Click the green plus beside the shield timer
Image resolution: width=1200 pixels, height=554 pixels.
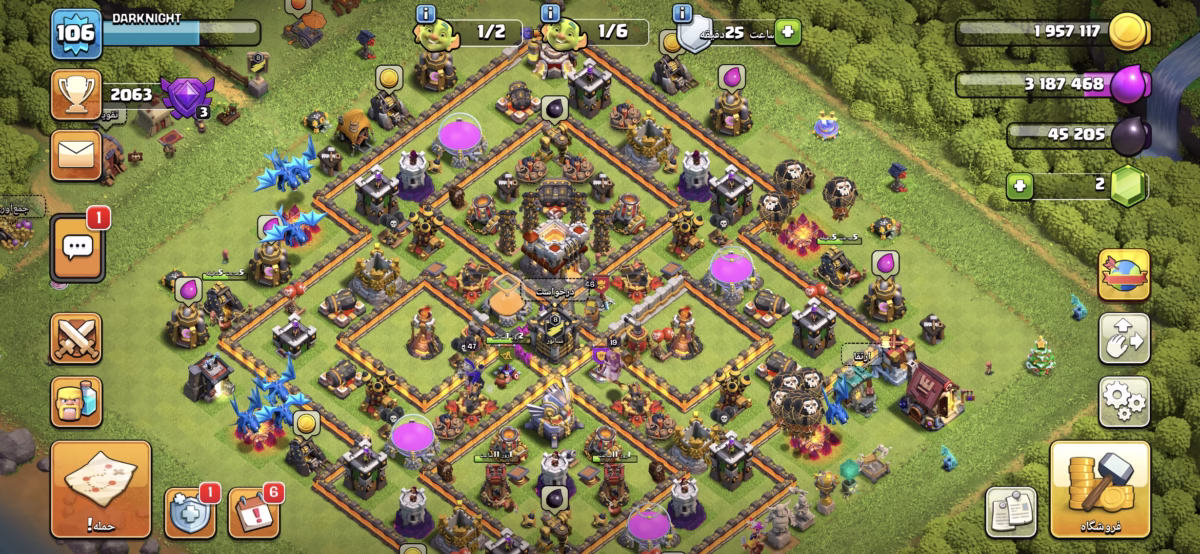pyautogui.click(x=787, y=31)
